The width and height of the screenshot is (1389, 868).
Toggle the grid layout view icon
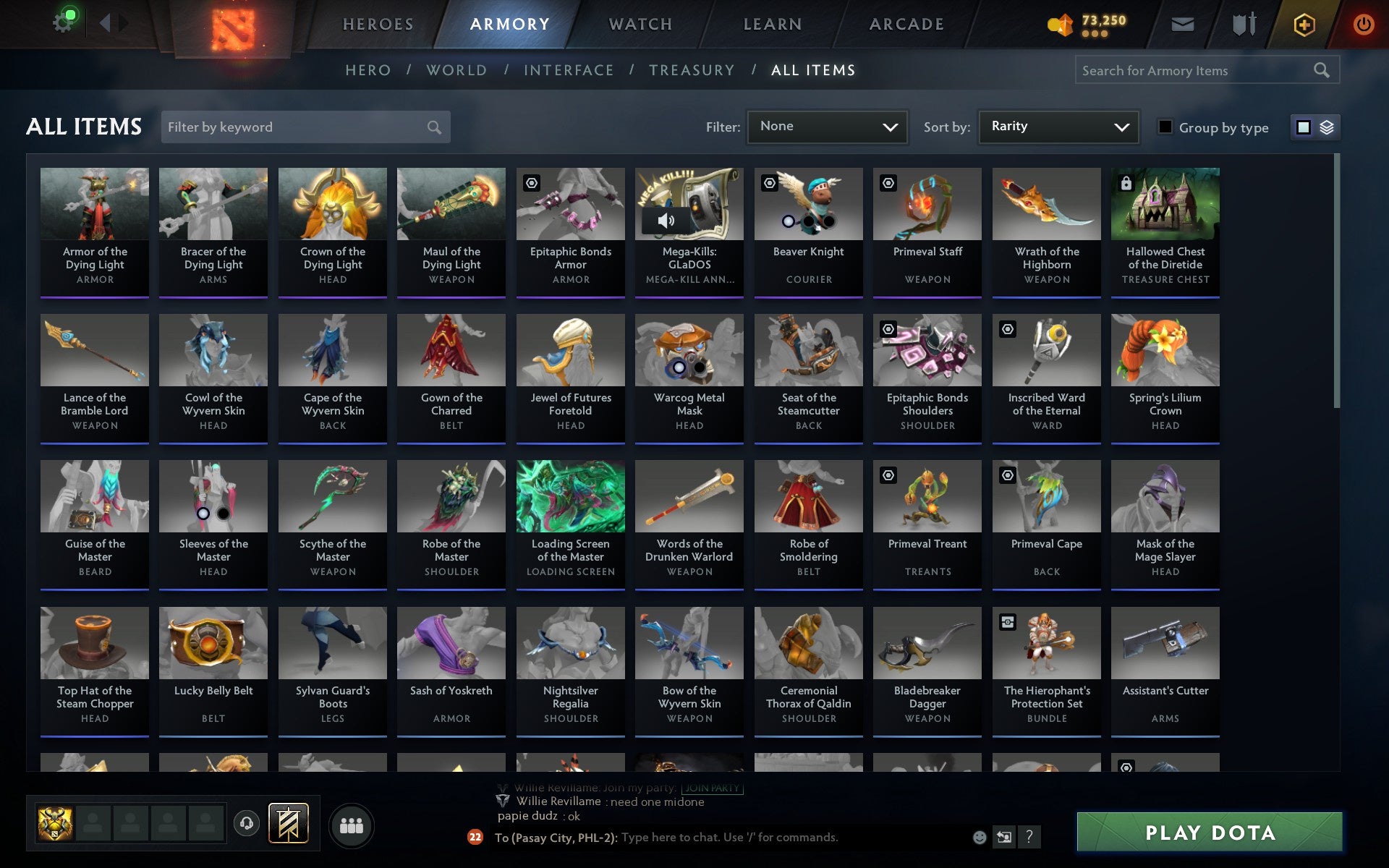(1304, 127)
